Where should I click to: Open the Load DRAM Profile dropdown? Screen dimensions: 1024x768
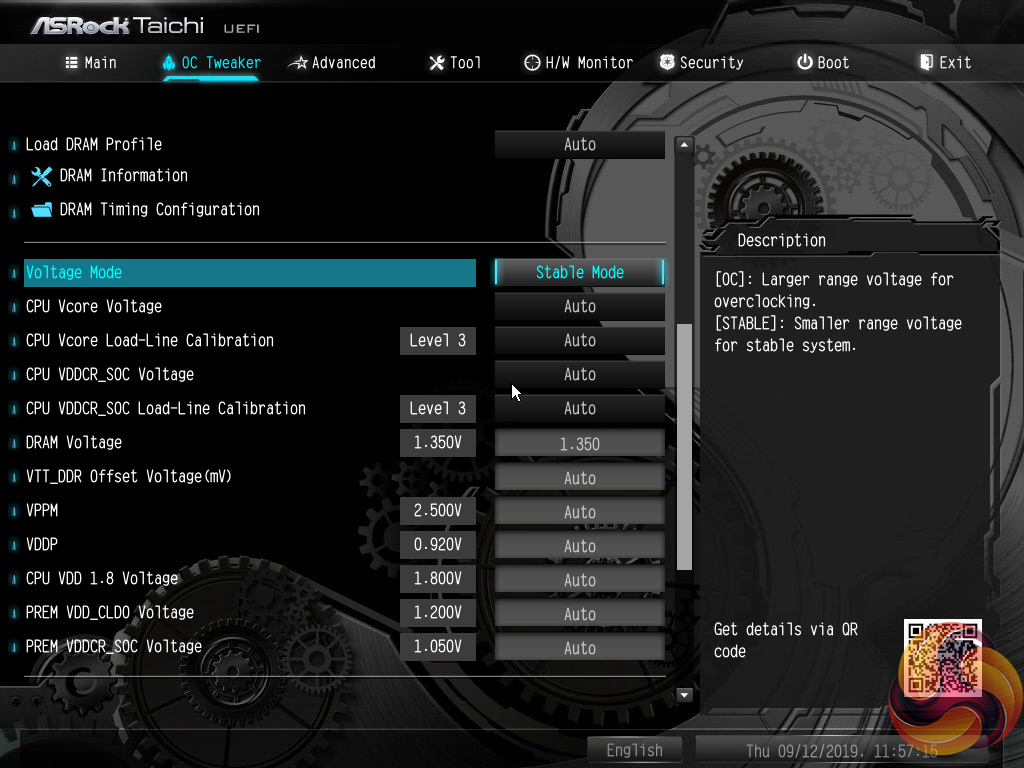580,144
